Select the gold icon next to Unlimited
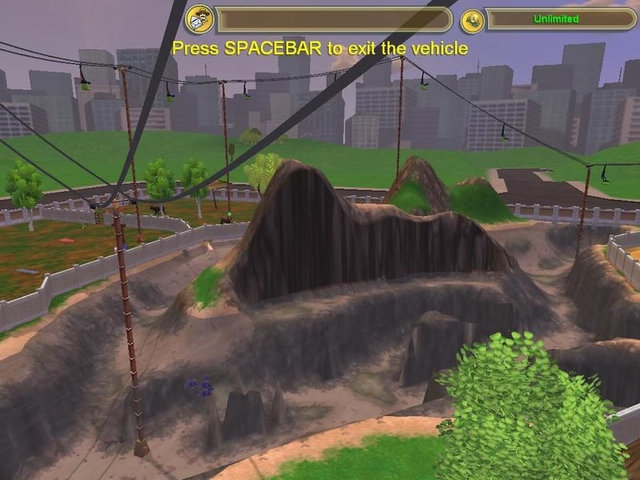 (x=471, y=19)
